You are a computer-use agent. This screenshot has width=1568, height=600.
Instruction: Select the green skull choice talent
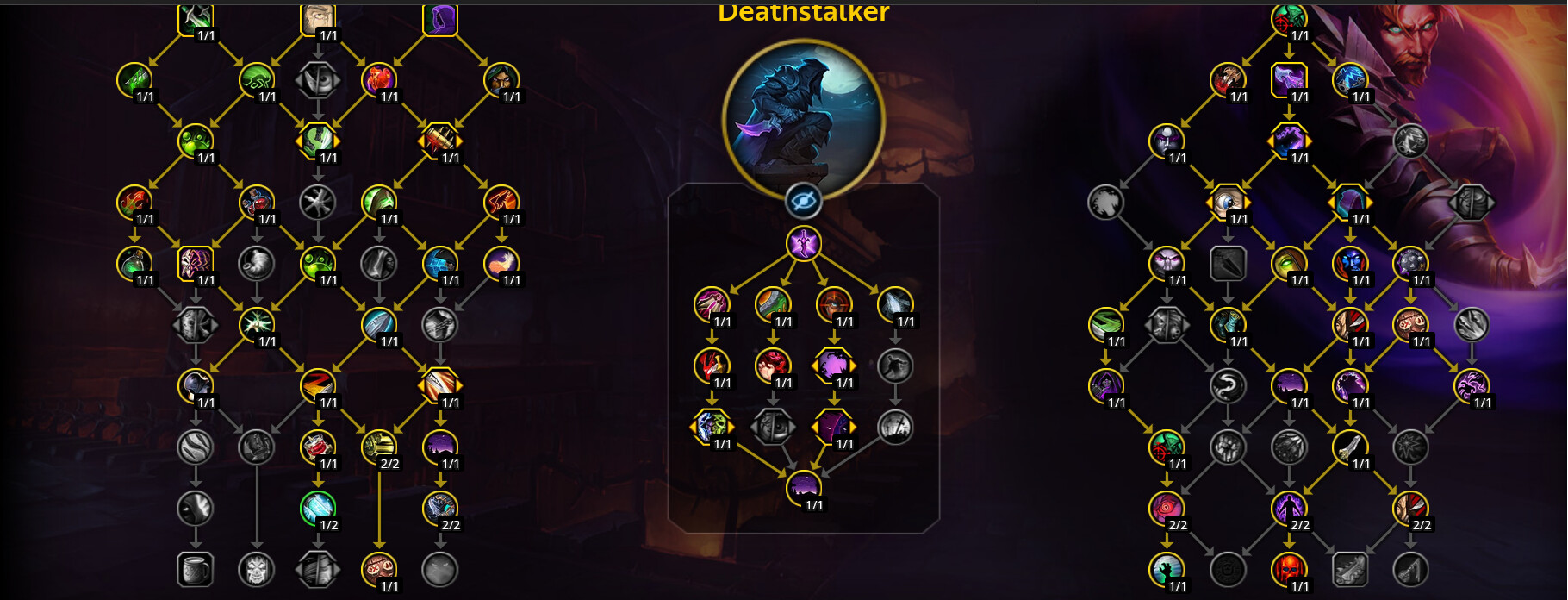click(x=712, y=427)
